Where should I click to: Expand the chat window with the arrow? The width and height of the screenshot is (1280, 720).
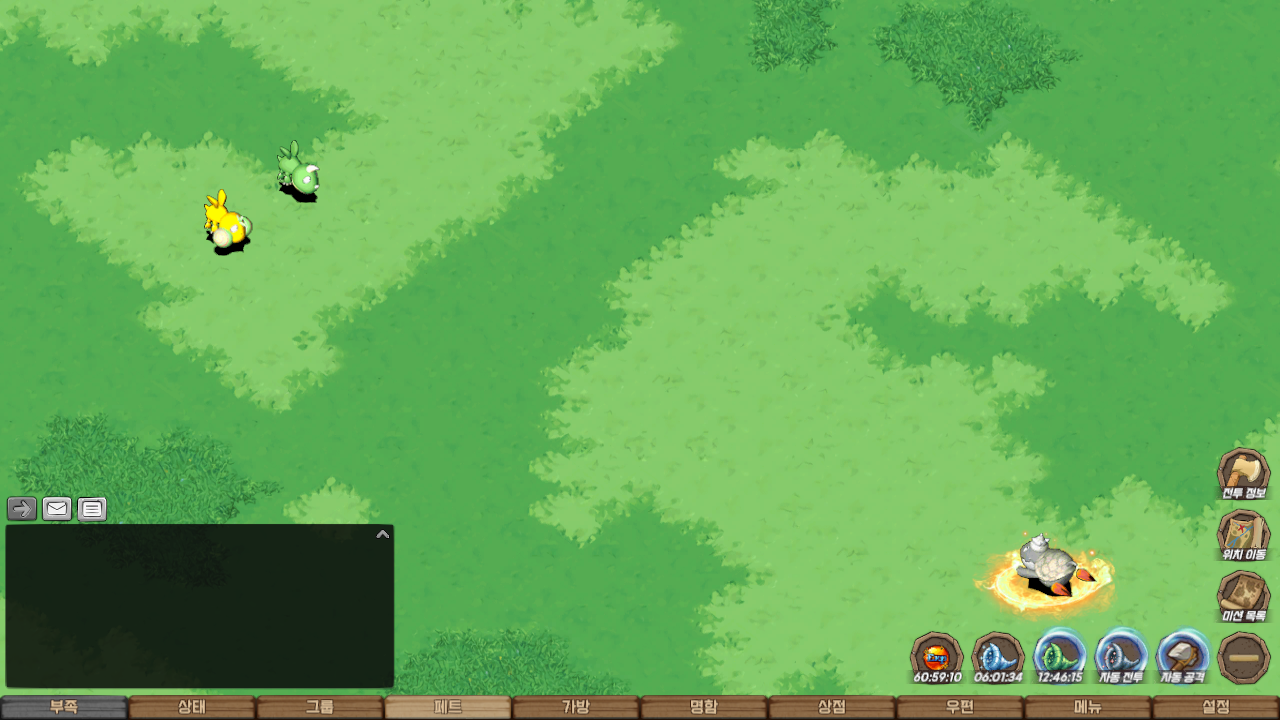[382, 535]
